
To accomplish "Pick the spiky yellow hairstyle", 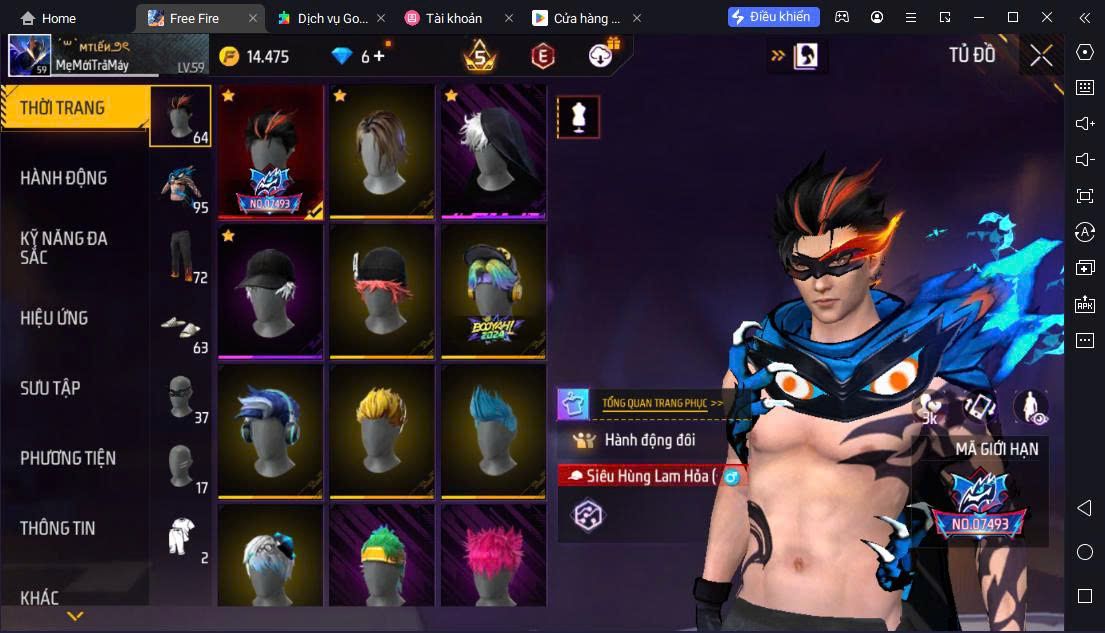I will tap(381, 431).
